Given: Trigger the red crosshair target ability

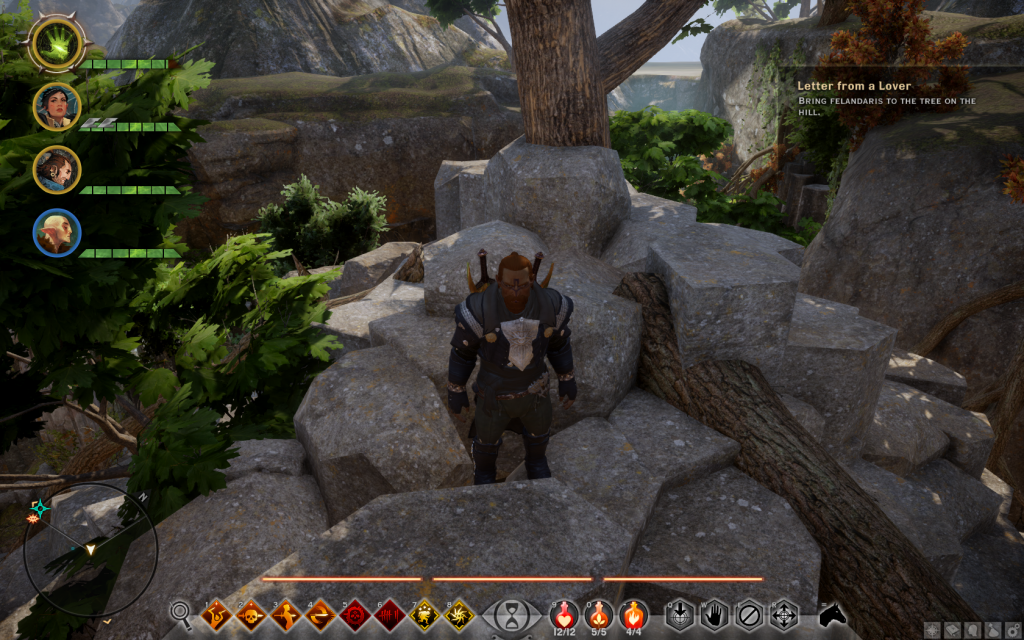Looking at the screenshot, I should pos(355,613).
